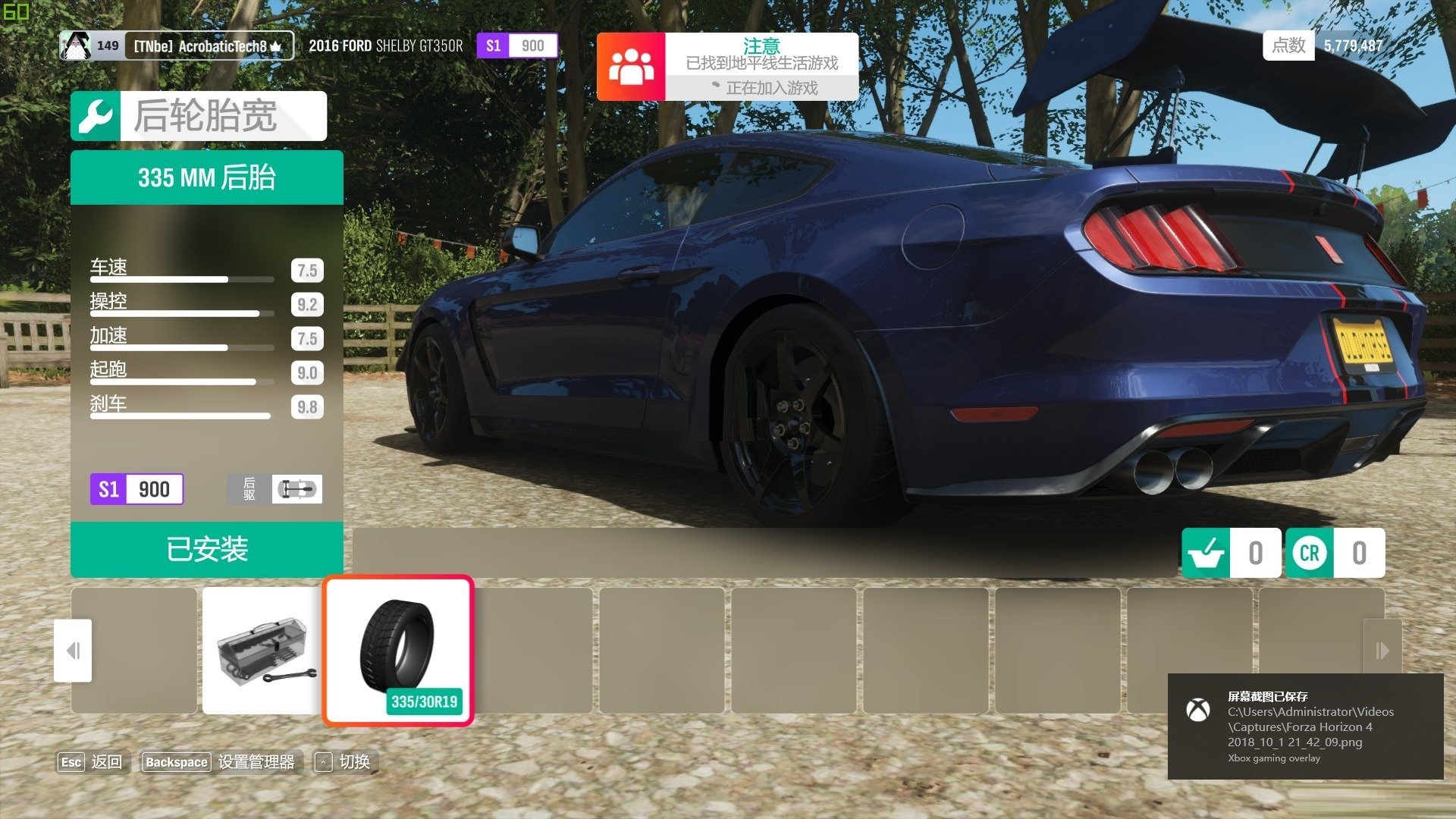Go back with the Esc return option
The height and width of the screenshot is (819, 1456).
tap(90, 762)
